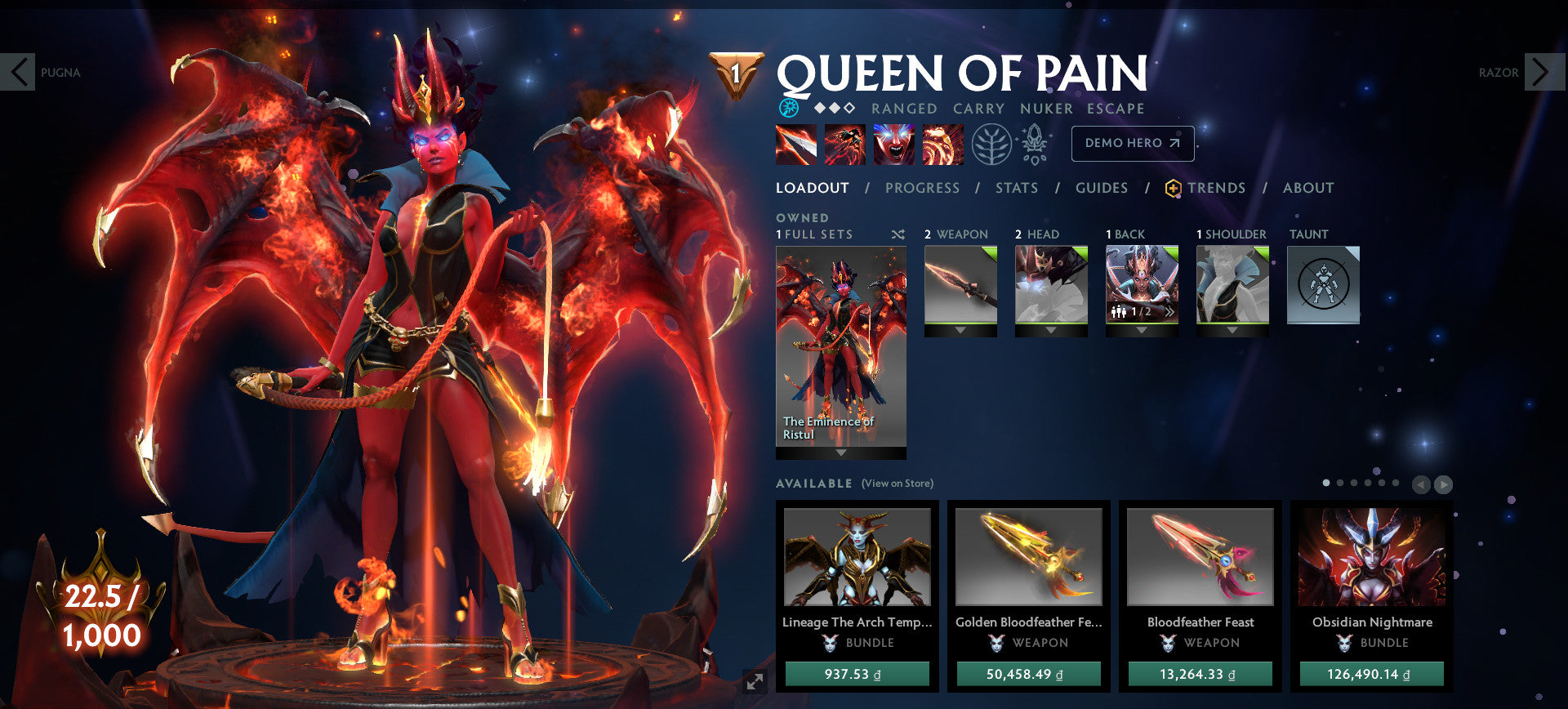Click the shuffle icon beside Full Sets

click(898, 234)
